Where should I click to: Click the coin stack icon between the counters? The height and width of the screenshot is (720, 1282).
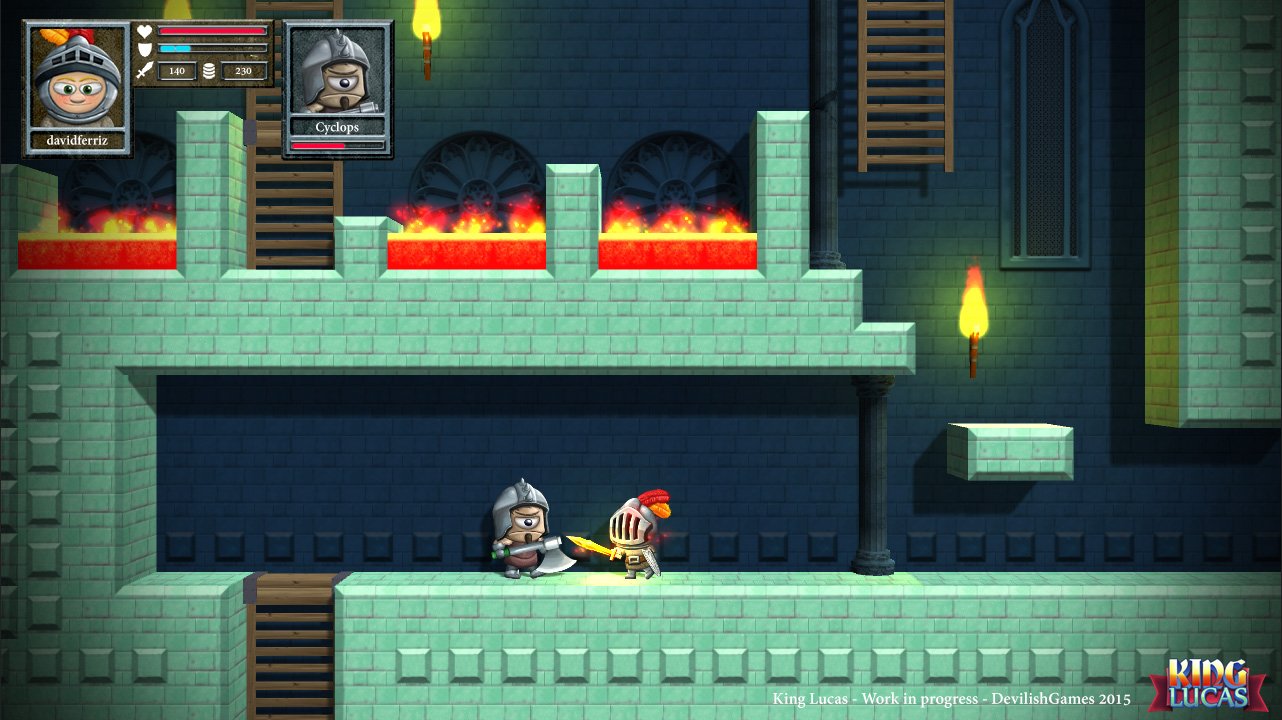pyautogui.click(x=209, y=70)
